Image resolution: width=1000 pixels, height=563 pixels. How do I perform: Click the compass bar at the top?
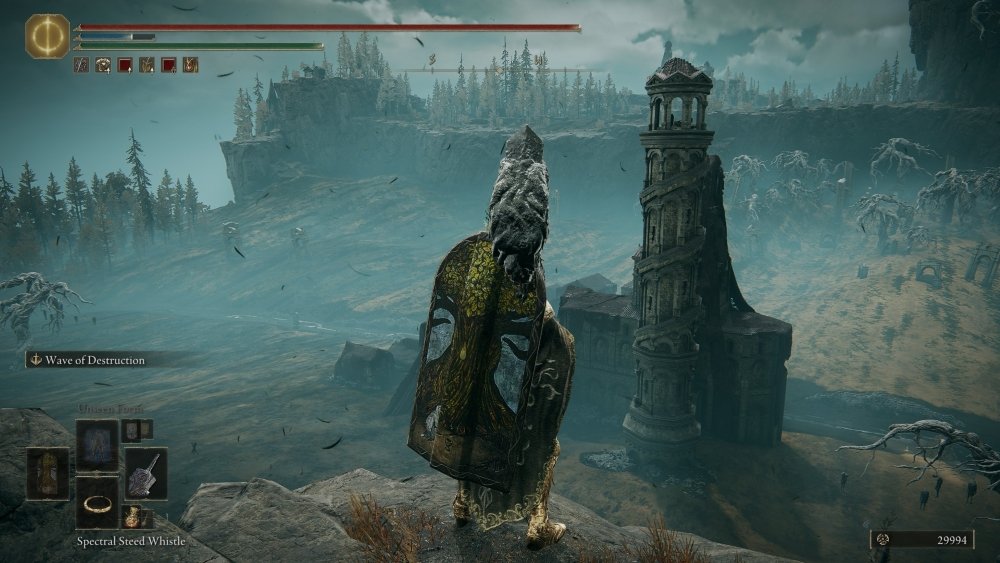click(500, 69)
